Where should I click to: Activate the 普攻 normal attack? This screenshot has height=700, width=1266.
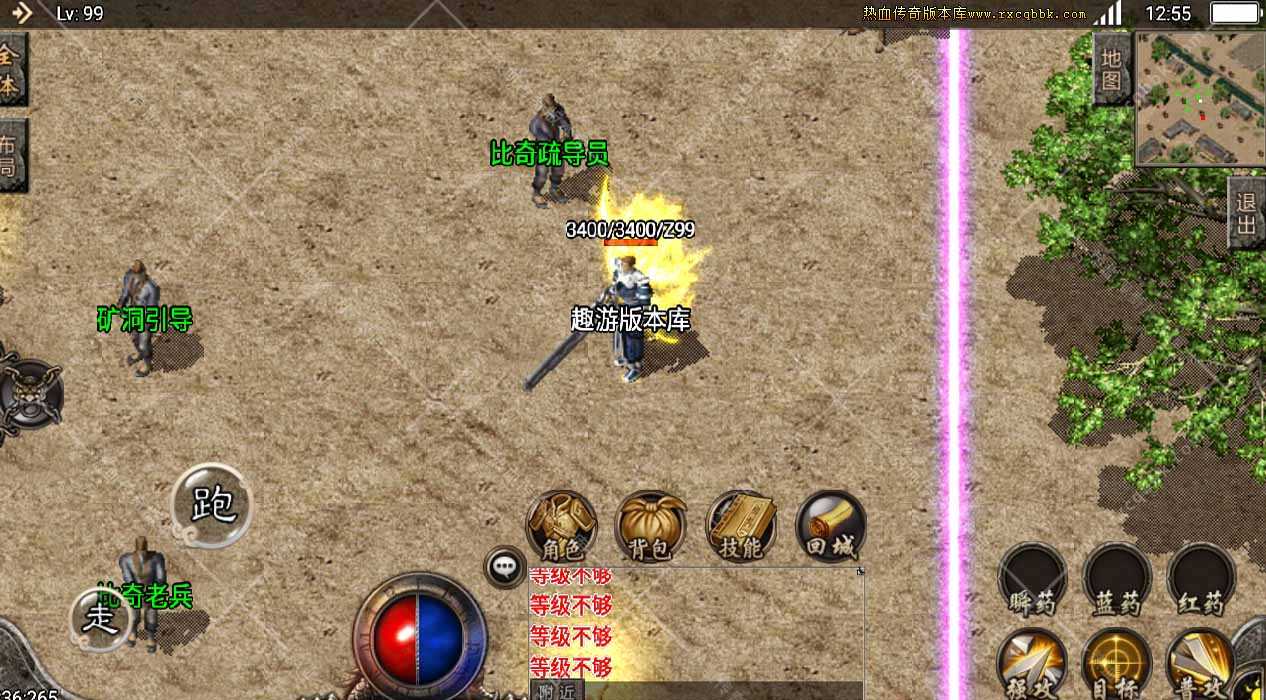[x=1200, y=663]
